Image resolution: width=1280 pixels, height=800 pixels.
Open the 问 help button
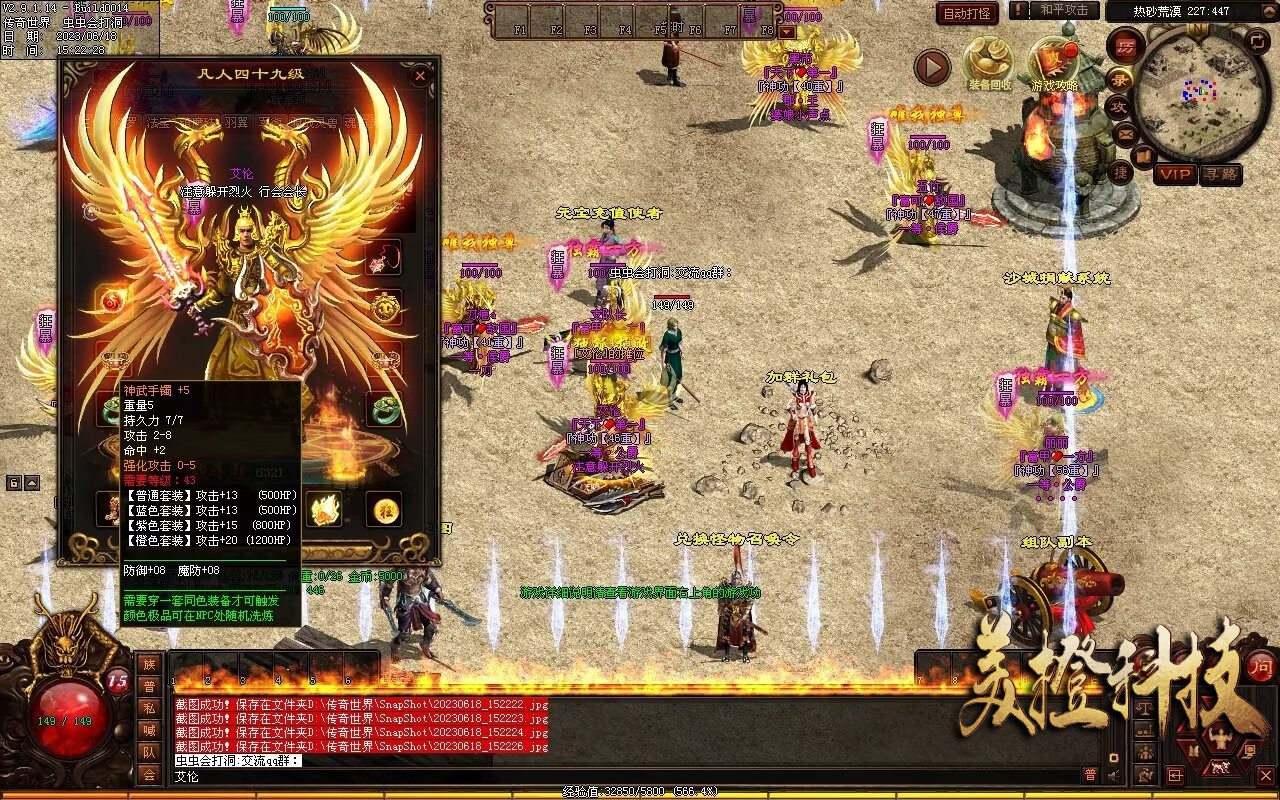[x=1260, y=667]
